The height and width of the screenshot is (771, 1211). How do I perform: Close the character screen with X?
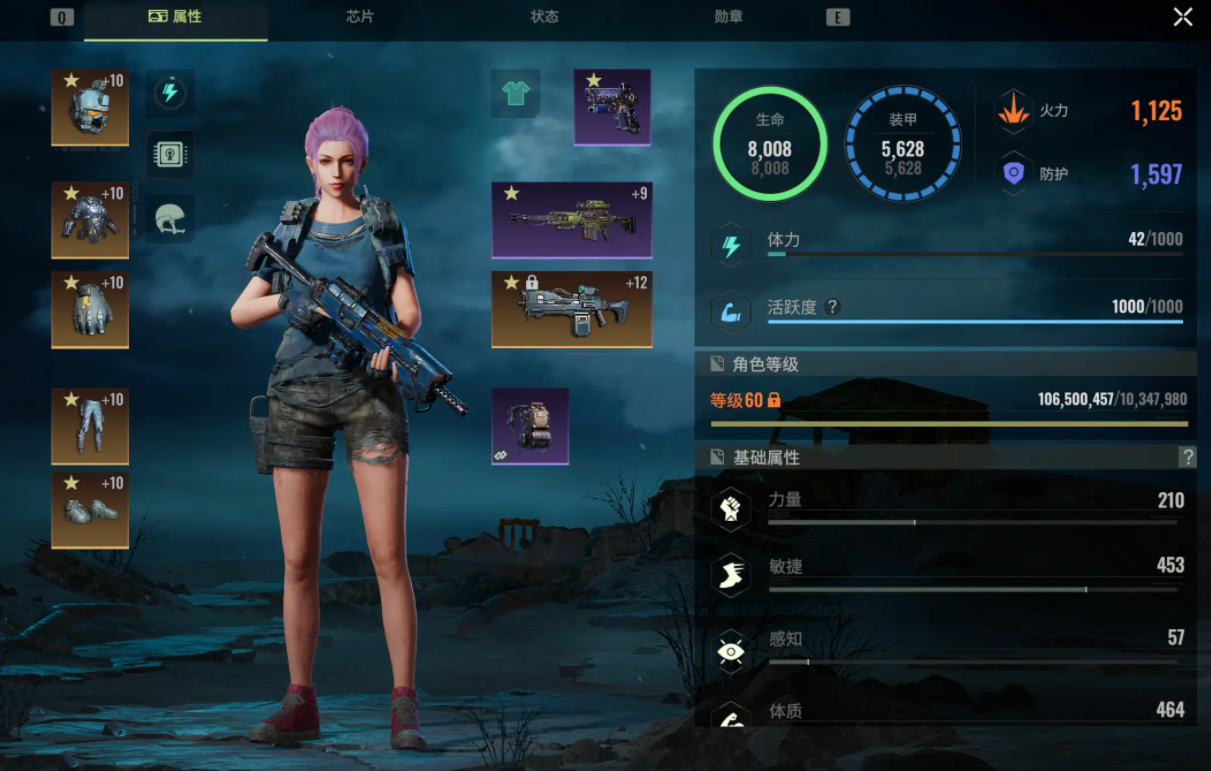(x=1183, y=17)
